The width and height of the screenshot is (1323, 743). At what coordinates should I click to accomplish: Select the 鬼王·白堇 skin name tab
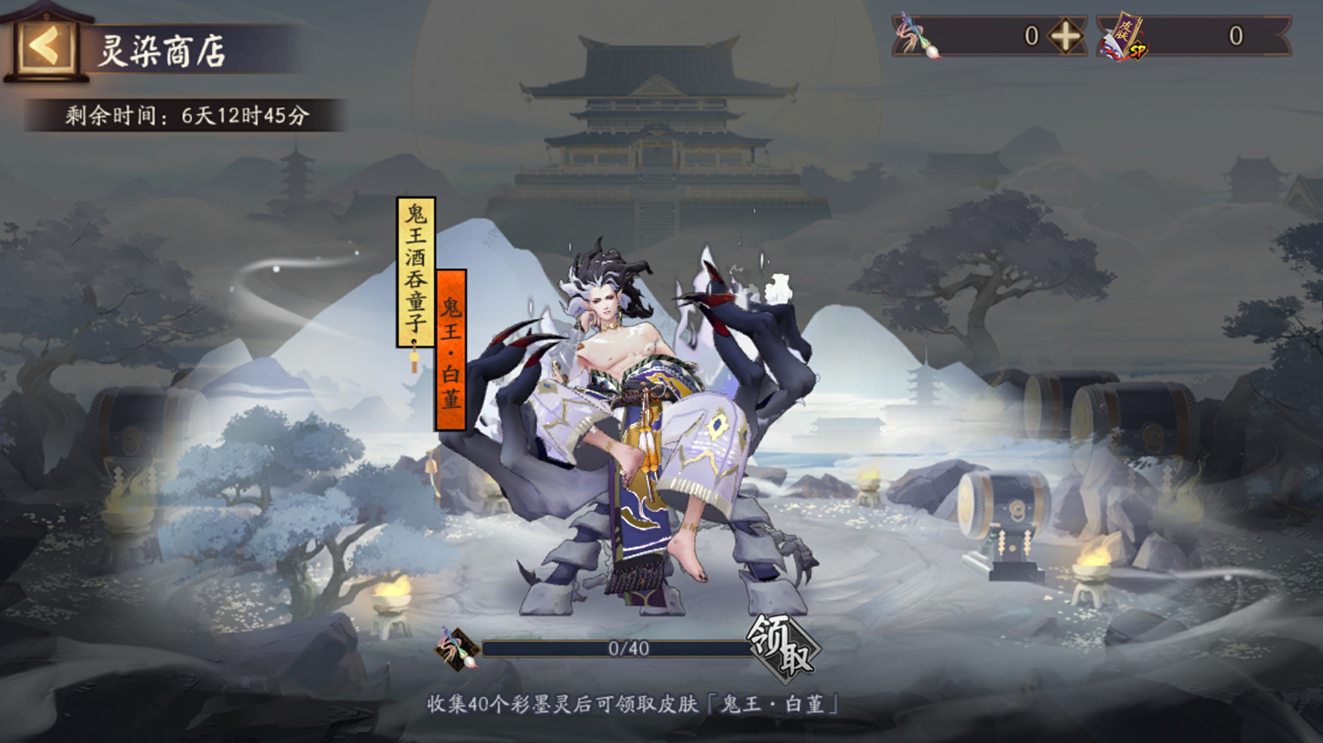[x=452, y=346]
